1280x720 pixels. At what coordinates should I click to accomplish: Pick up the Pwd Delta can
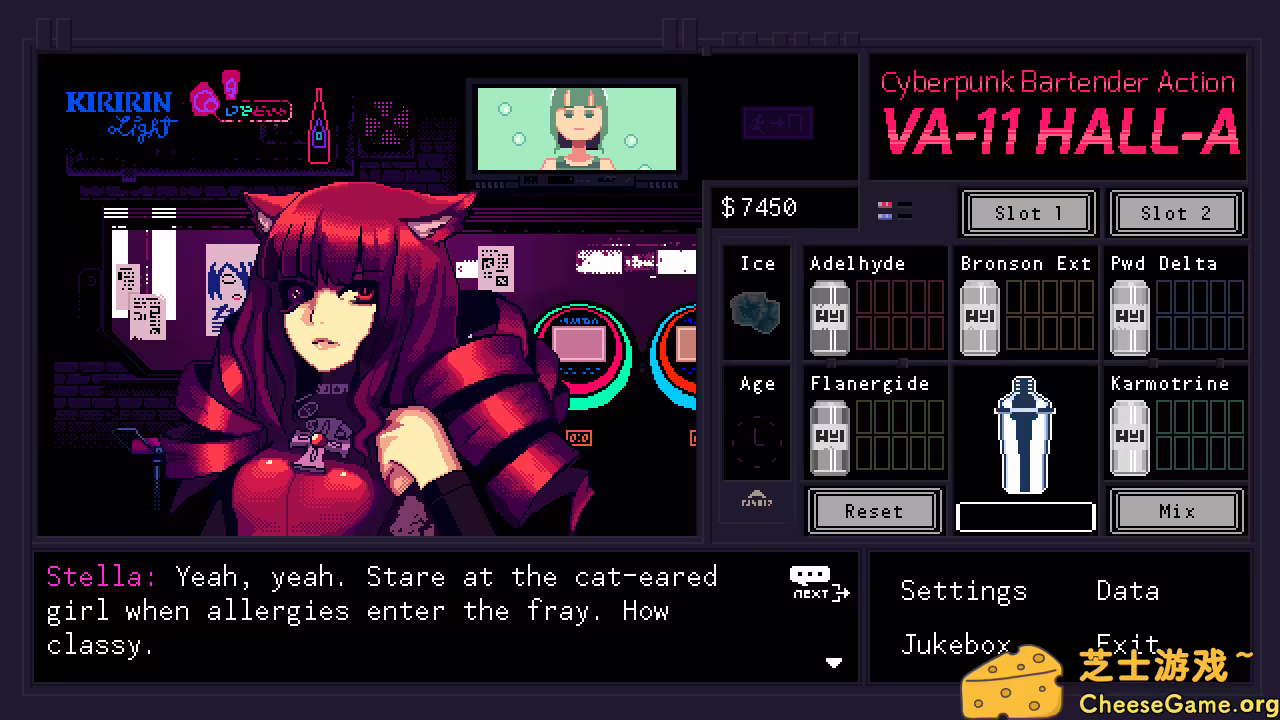click(x=1129, y=320)
